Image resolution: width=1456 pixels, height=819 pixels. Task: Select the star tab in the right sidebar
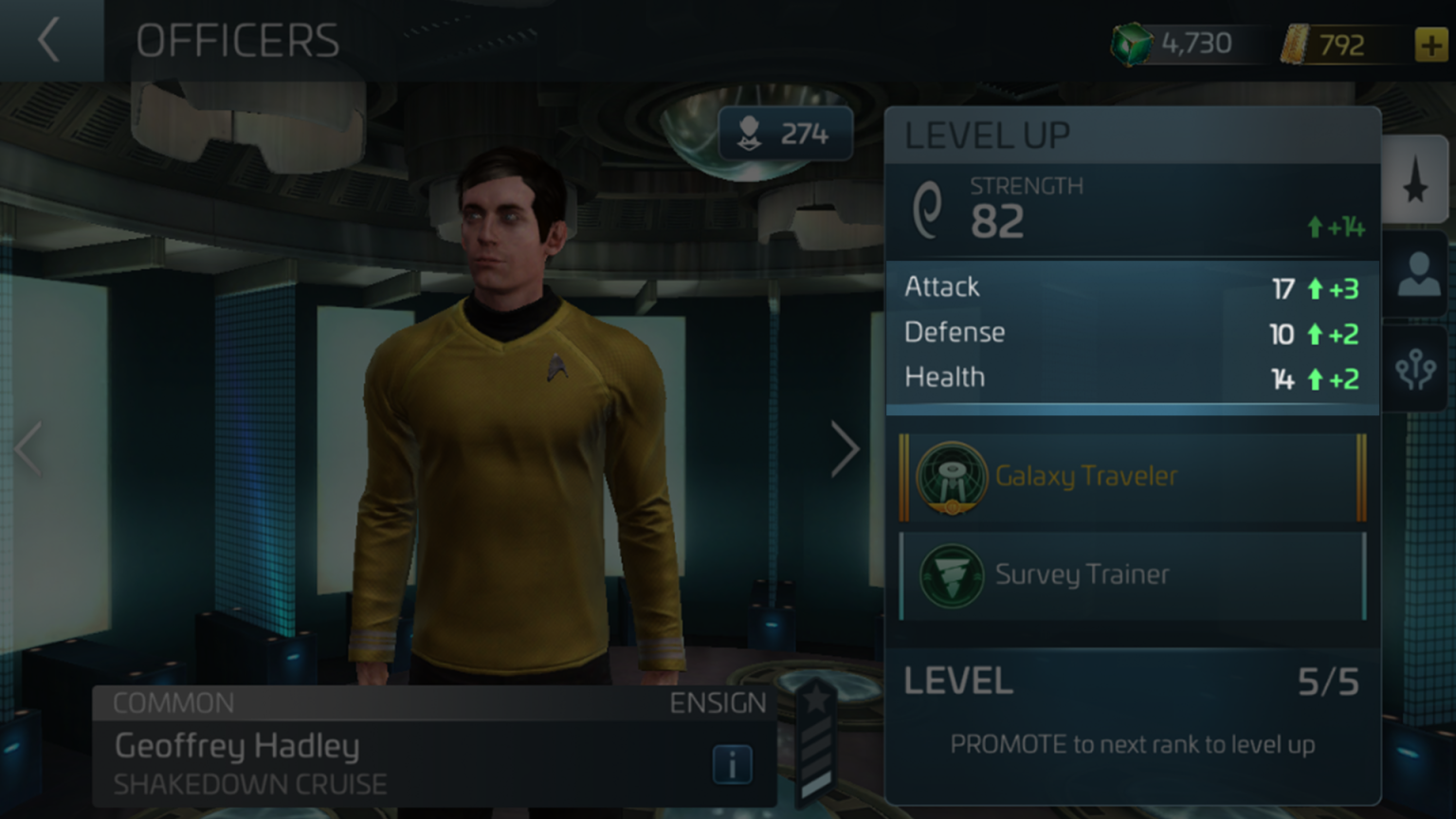click(1416, 186)
